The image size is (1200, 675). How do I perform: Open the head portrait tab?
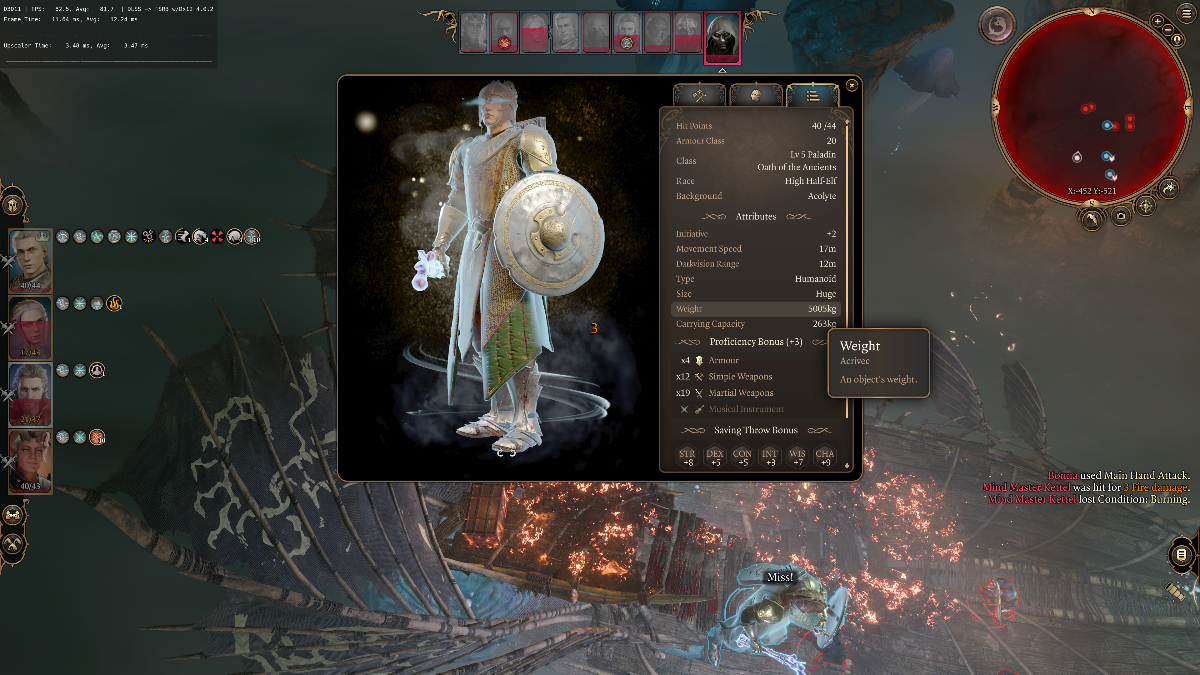[756, 95]
